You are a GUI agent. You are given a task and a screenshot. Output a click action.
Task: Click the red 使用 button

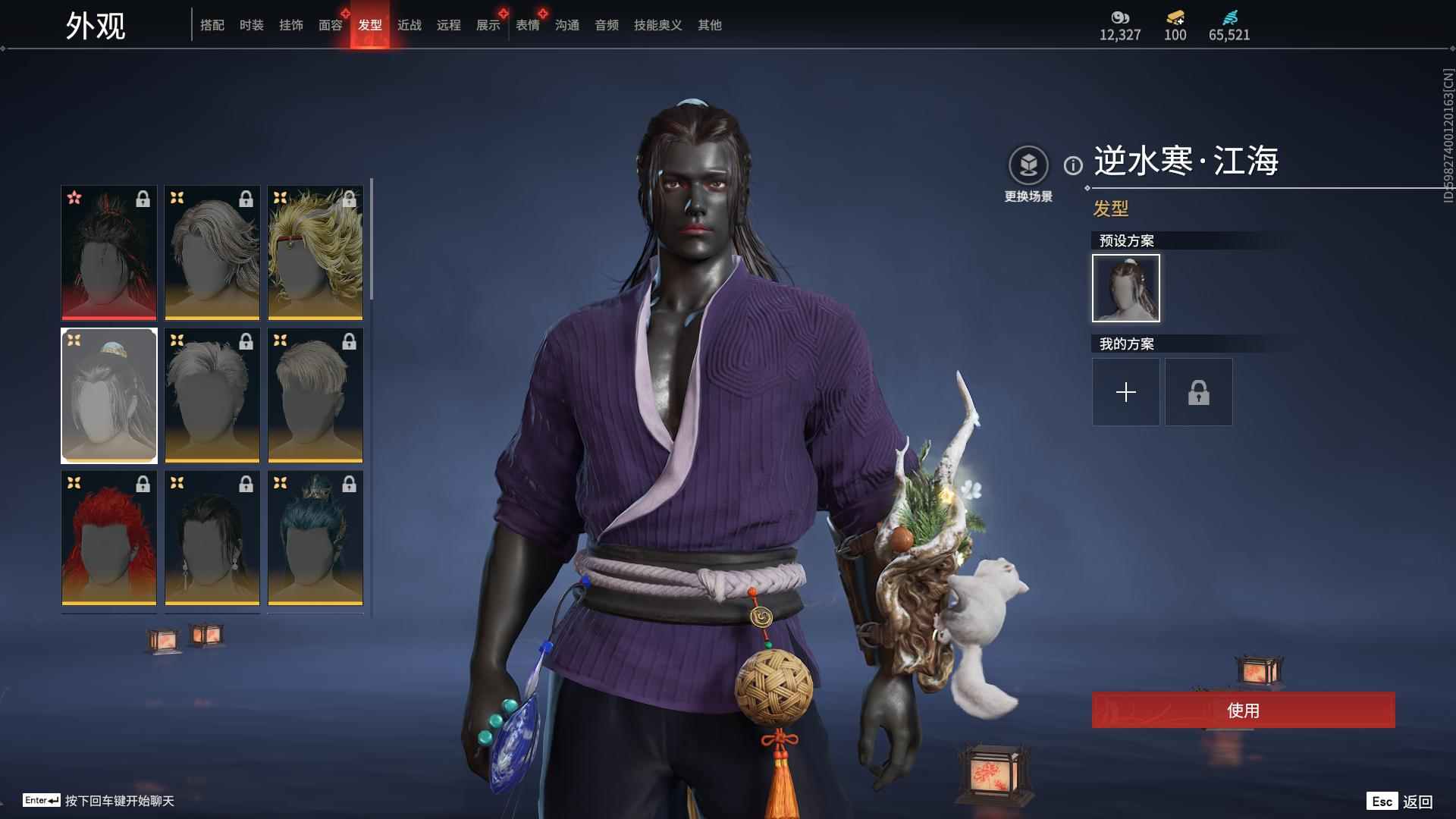[1243, 711]
